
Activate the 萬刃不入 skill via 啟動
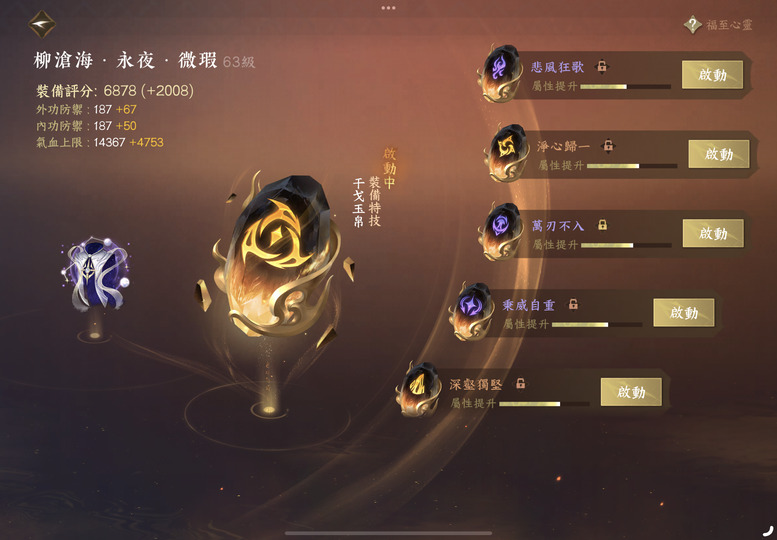point(712,233)
